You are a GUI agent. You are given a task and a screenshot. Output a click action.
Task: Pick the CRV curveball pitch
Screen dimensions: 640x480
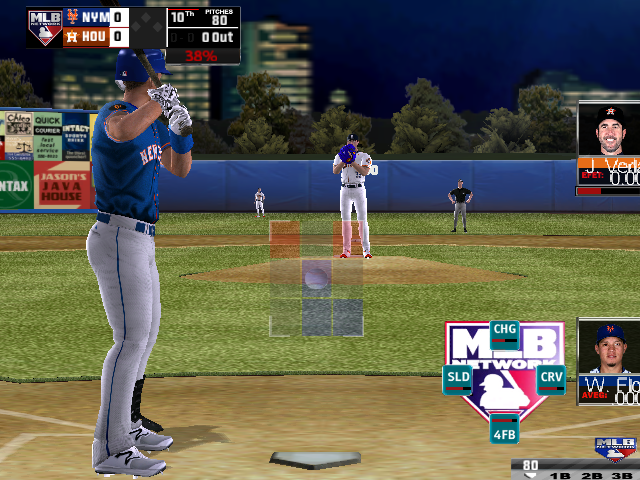(x=551, y=379)
